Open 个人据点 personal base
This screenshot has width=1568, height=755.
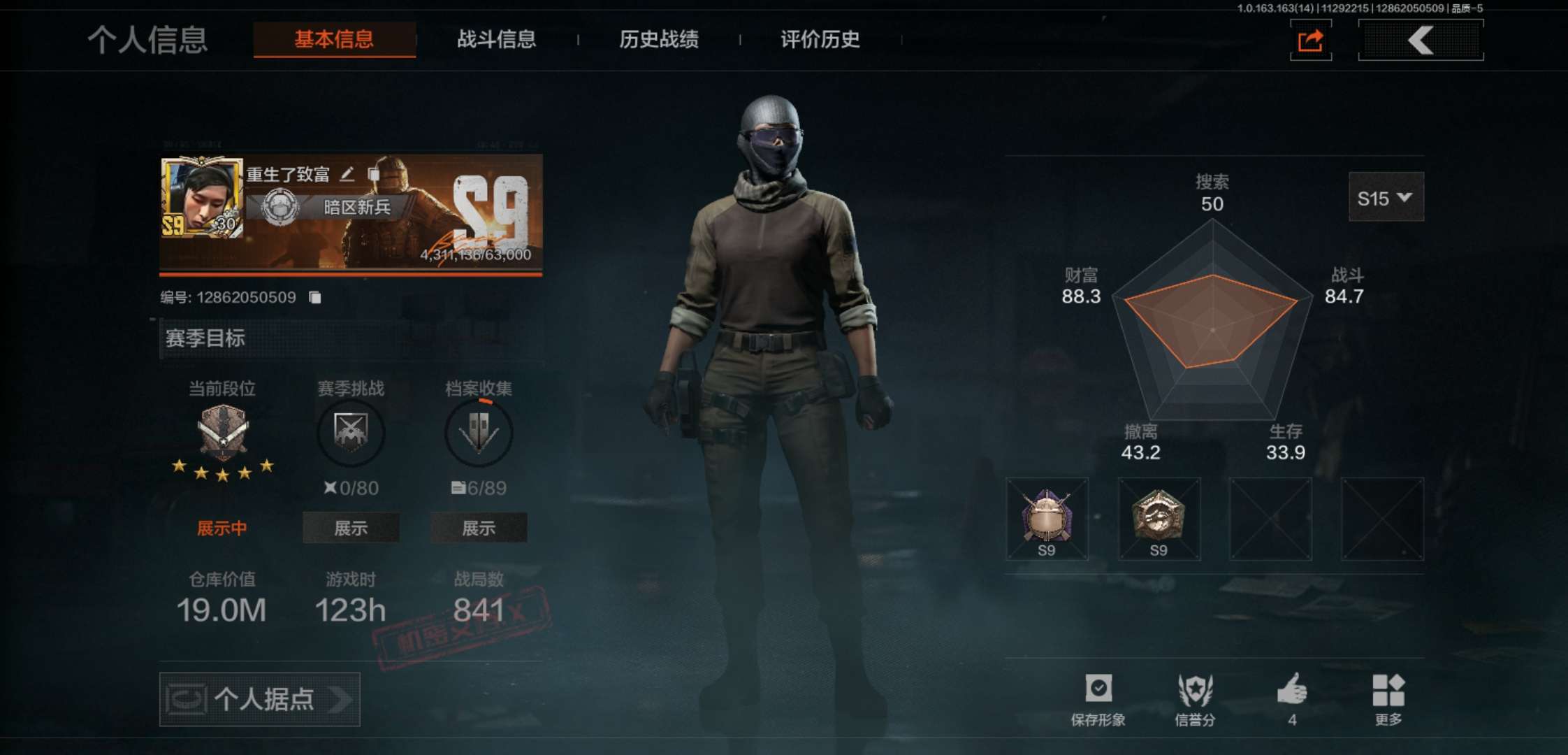(260, 699)
